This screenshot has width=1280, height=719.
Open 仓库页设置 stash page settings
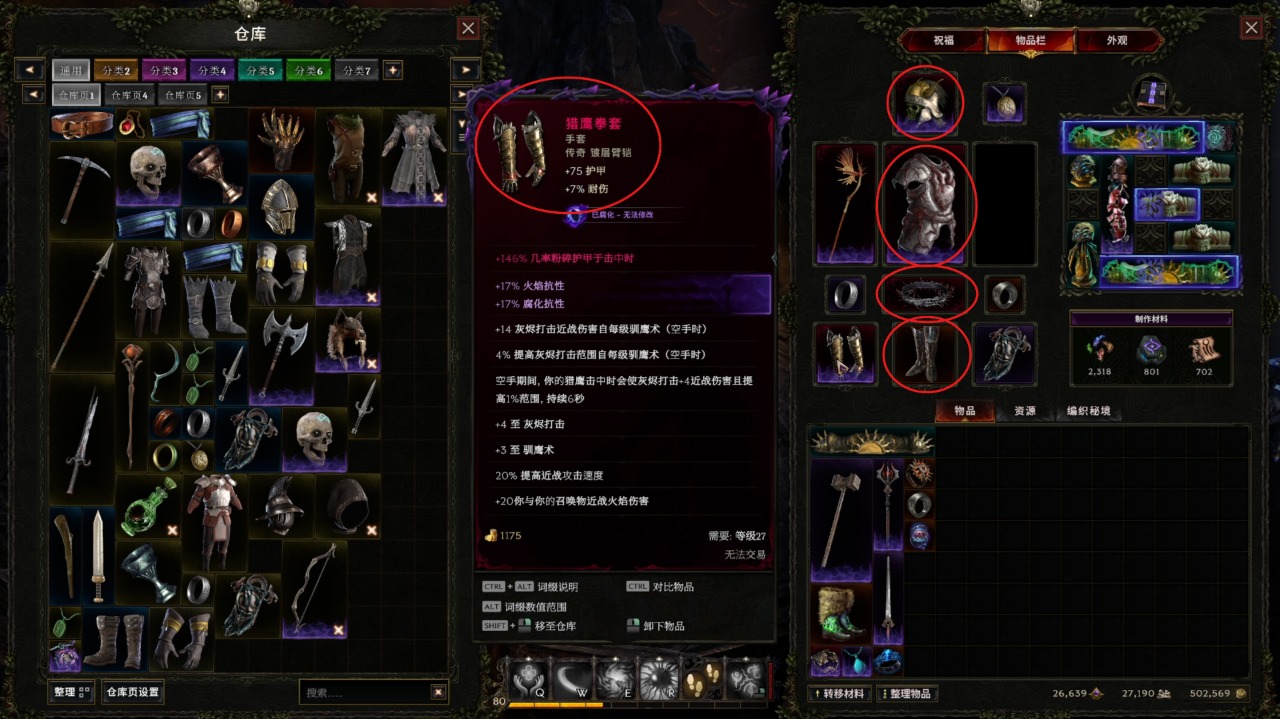click(133, 691)
